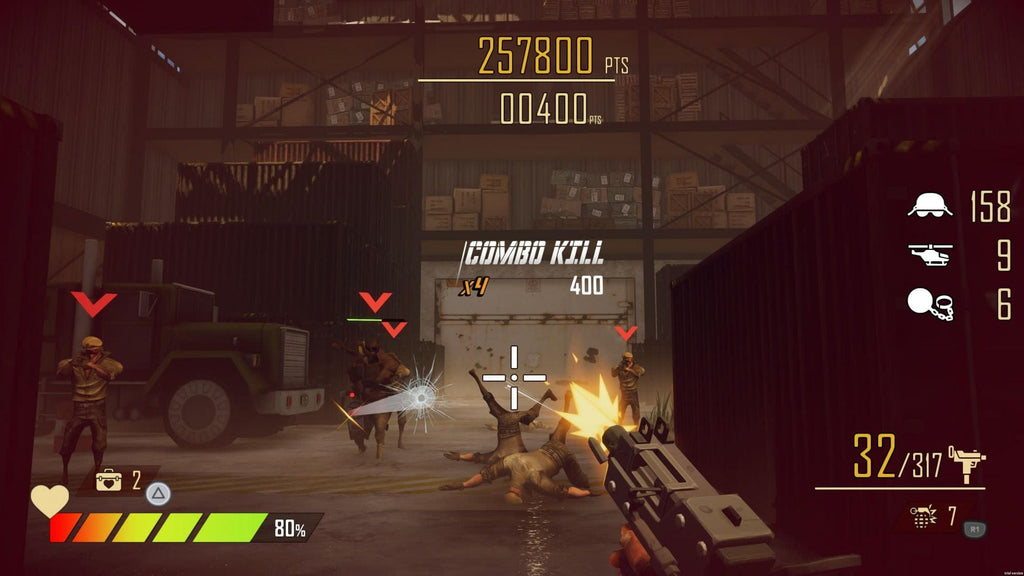Image resolution: width=1024 pixels, height=576 pixels.
Task: Click the Uzi weapon icon
Action: point(968,462)
